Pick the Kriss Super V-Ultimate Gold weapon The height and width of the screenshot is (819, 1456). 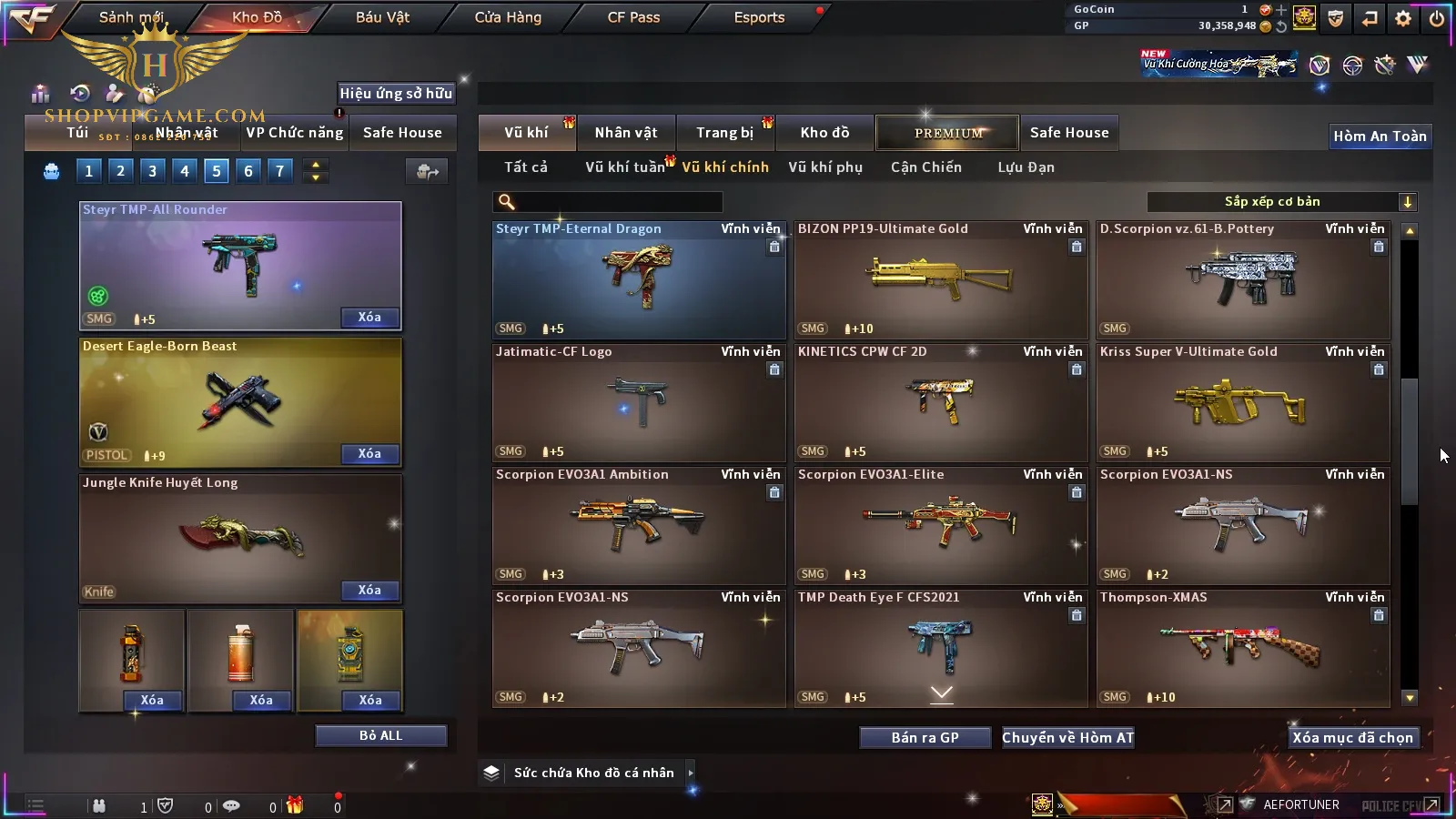[1243, 403]
